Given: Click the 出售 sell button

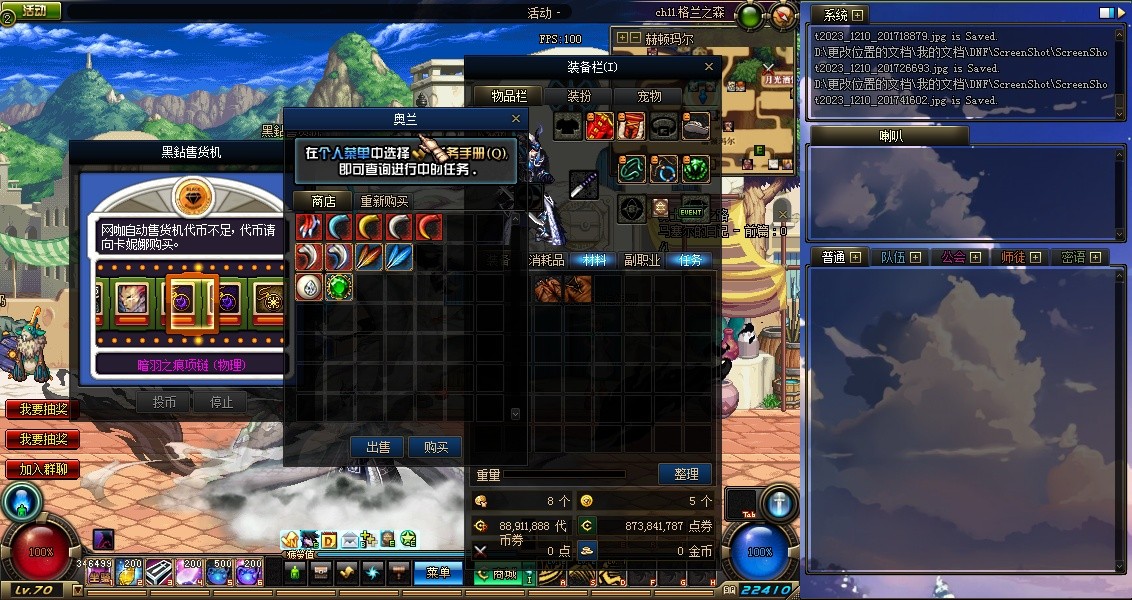Looking at the screenshot, I should [378, 447].
